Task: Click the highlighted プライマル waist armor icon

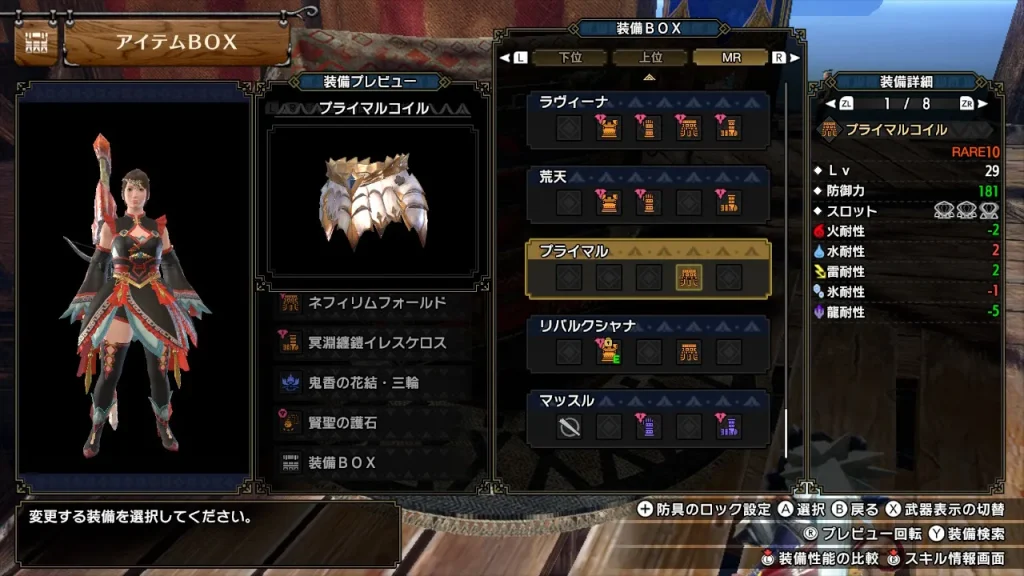Action: (689, 278)
